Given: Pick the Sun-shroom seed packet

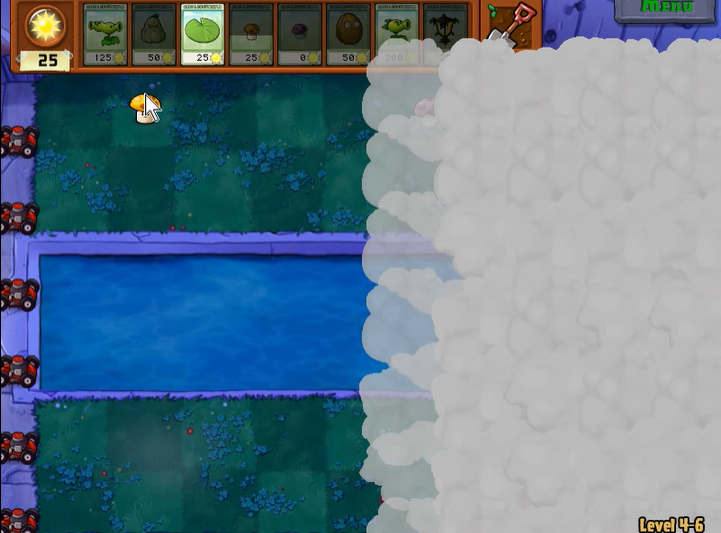Looking at the screenshot, I should click(x=251, y=33).
